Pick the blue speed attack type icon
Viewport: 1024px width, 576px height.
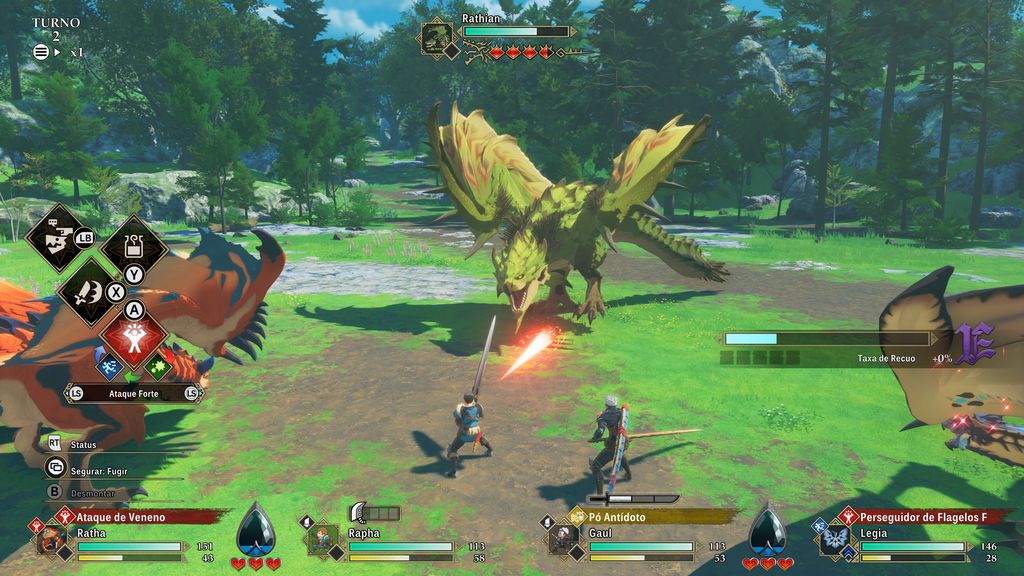coord(109,367)
